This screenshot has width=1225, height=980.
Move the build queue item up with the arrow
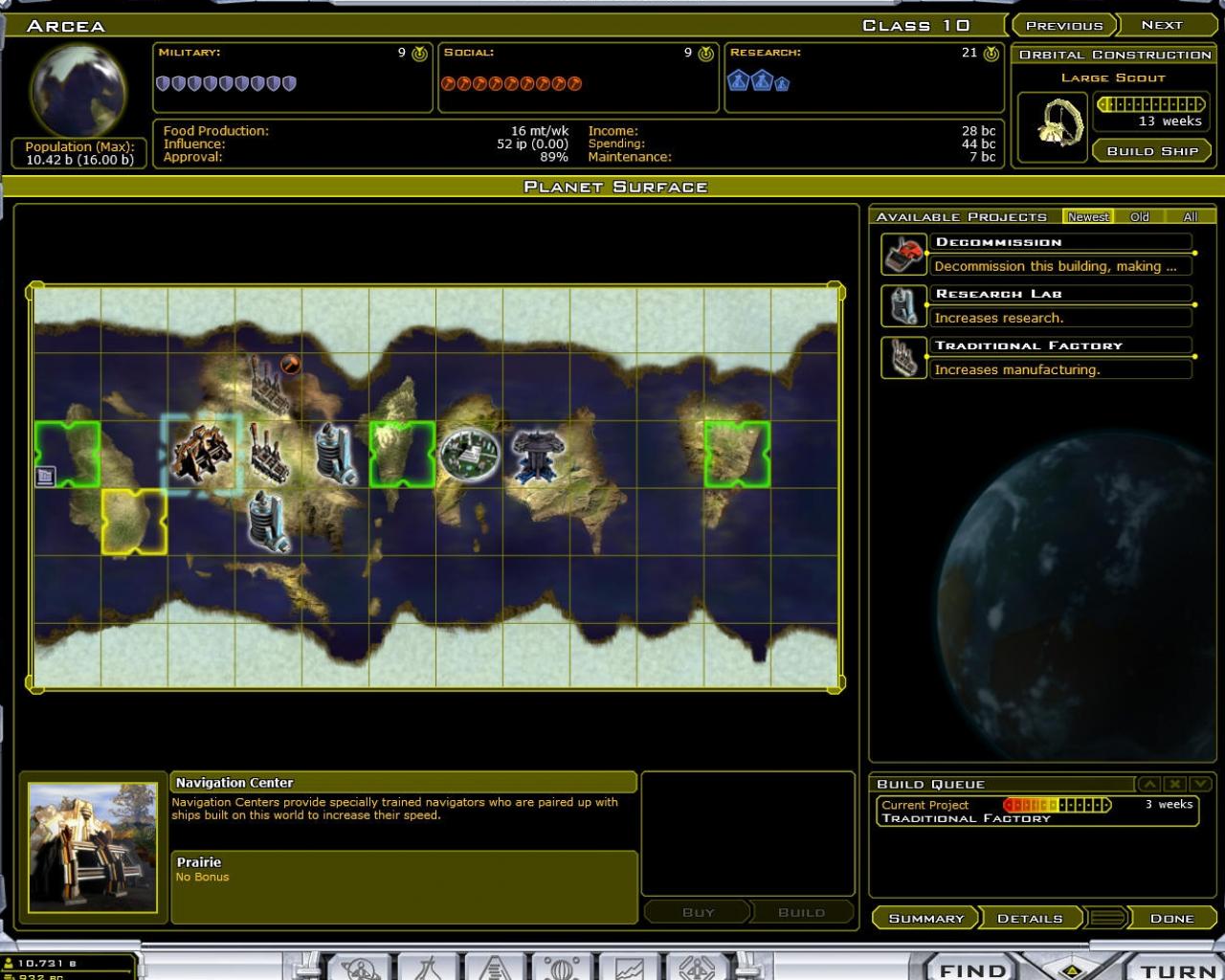pyautogui.click(x=1149, y=784)
